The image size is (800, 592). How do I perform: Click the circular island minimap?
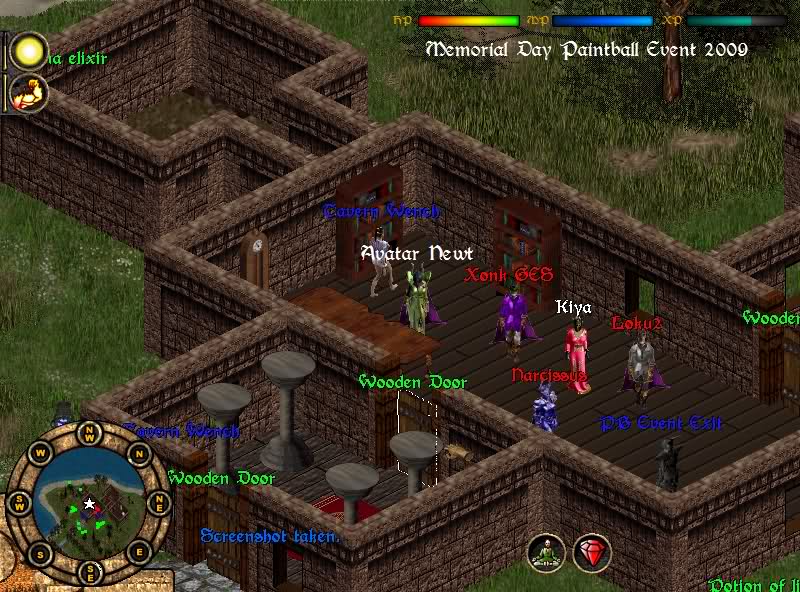coord(90,506)
